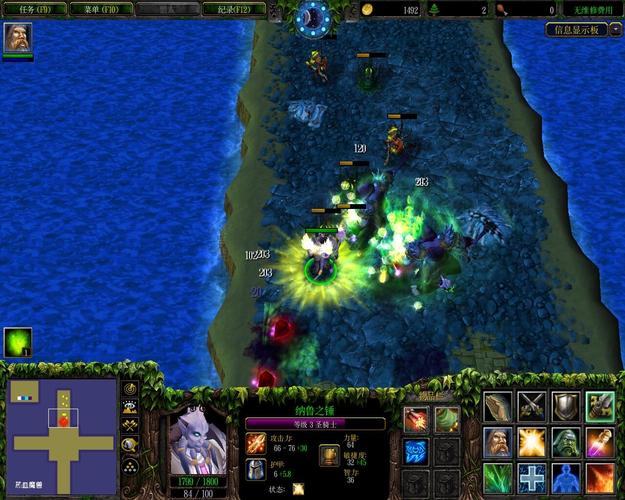
Task: Activate the blue cross healing ability
Action: [x=532, y=476]
